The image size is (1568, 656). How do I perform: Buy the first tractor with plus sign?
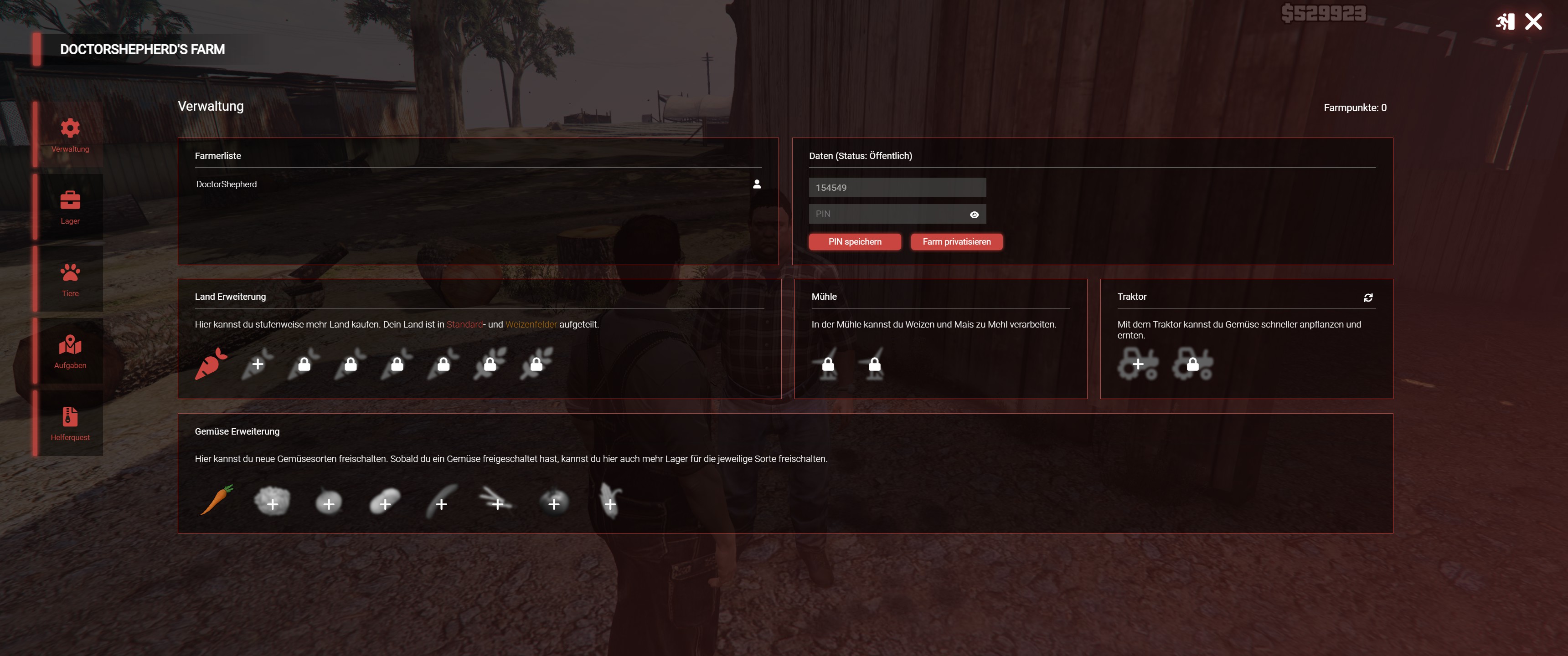coord(1138,364)
